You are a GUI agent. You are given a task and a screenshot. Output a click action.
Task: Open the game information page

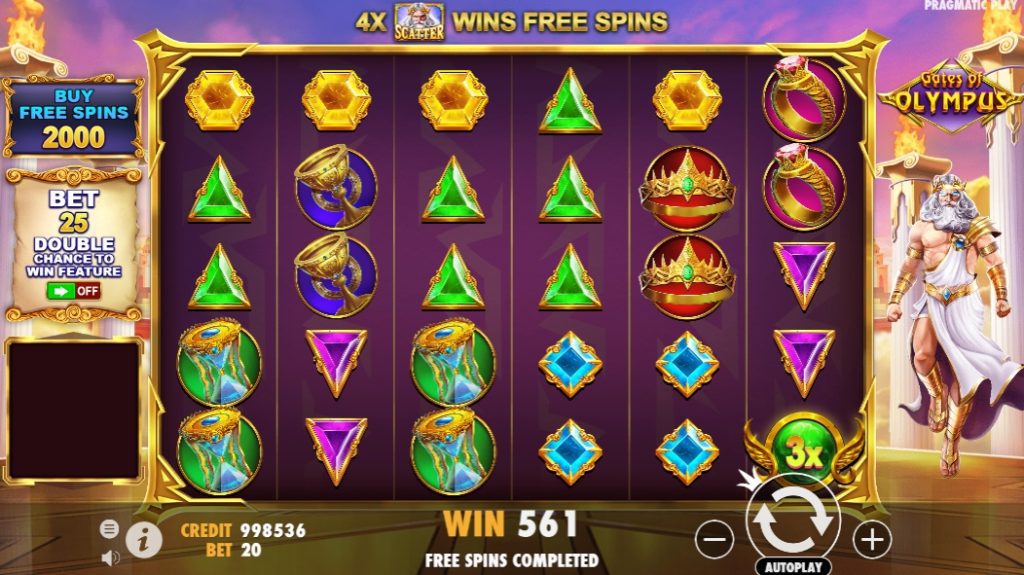144,540
